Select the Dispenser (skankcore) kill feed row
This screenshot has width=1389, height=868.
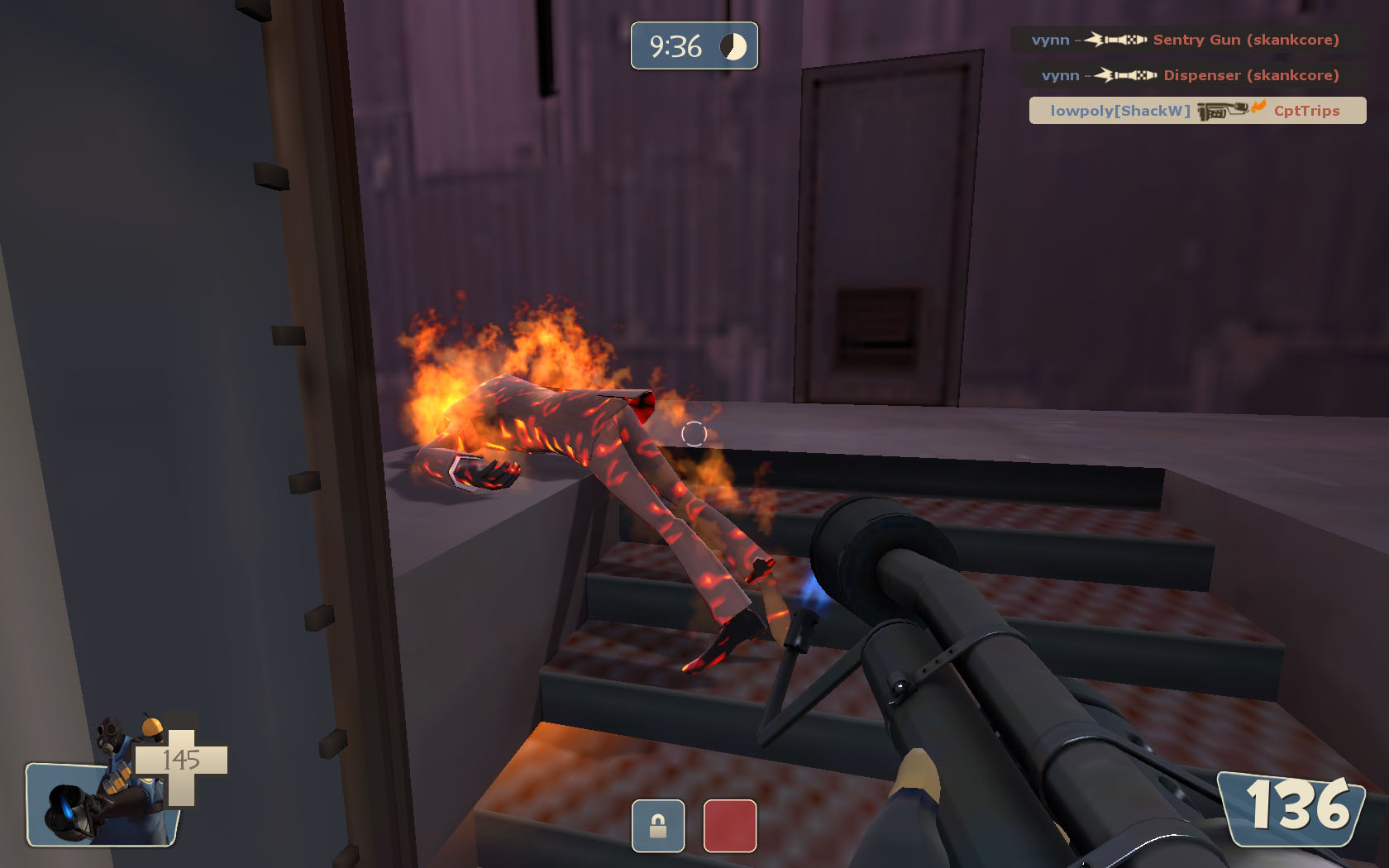[x=1190, y=75]
